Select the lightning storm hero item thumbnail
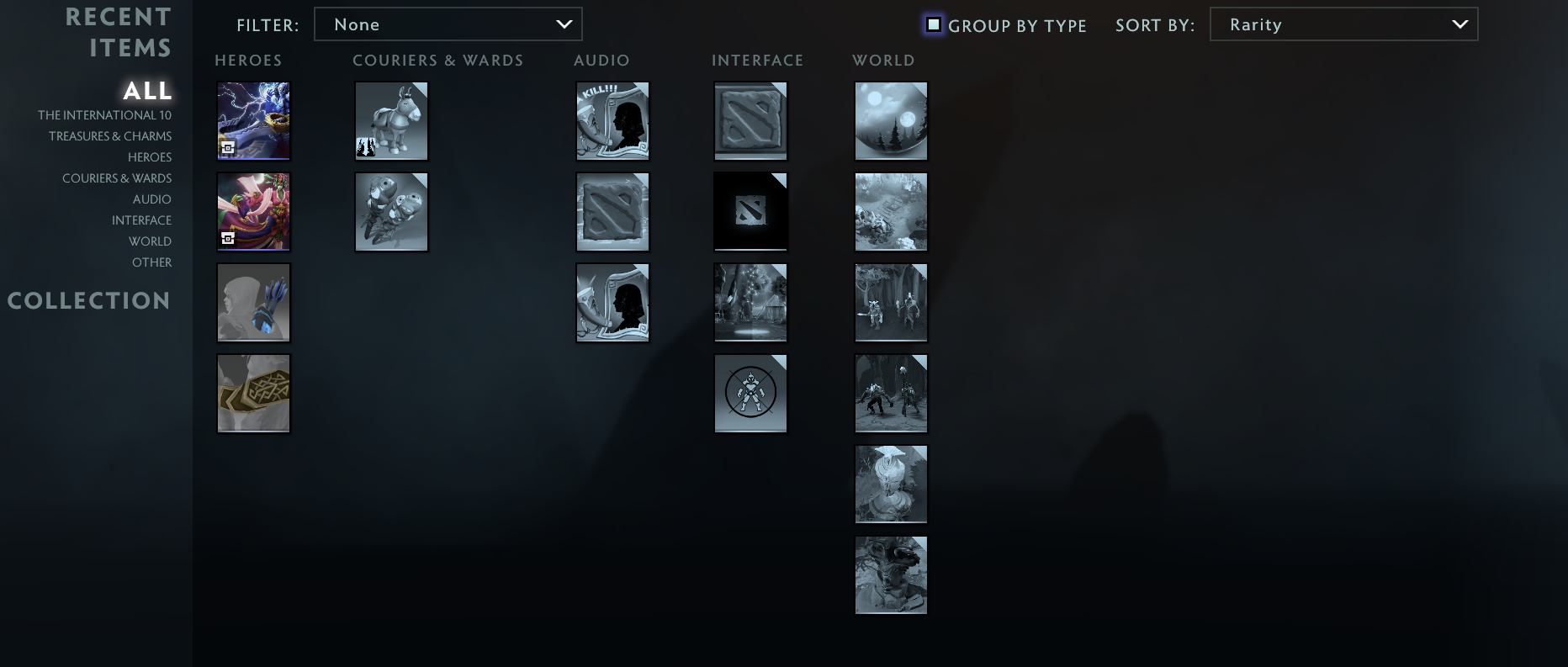Viewport: 1568px width, 667px height. coord(253,120)
